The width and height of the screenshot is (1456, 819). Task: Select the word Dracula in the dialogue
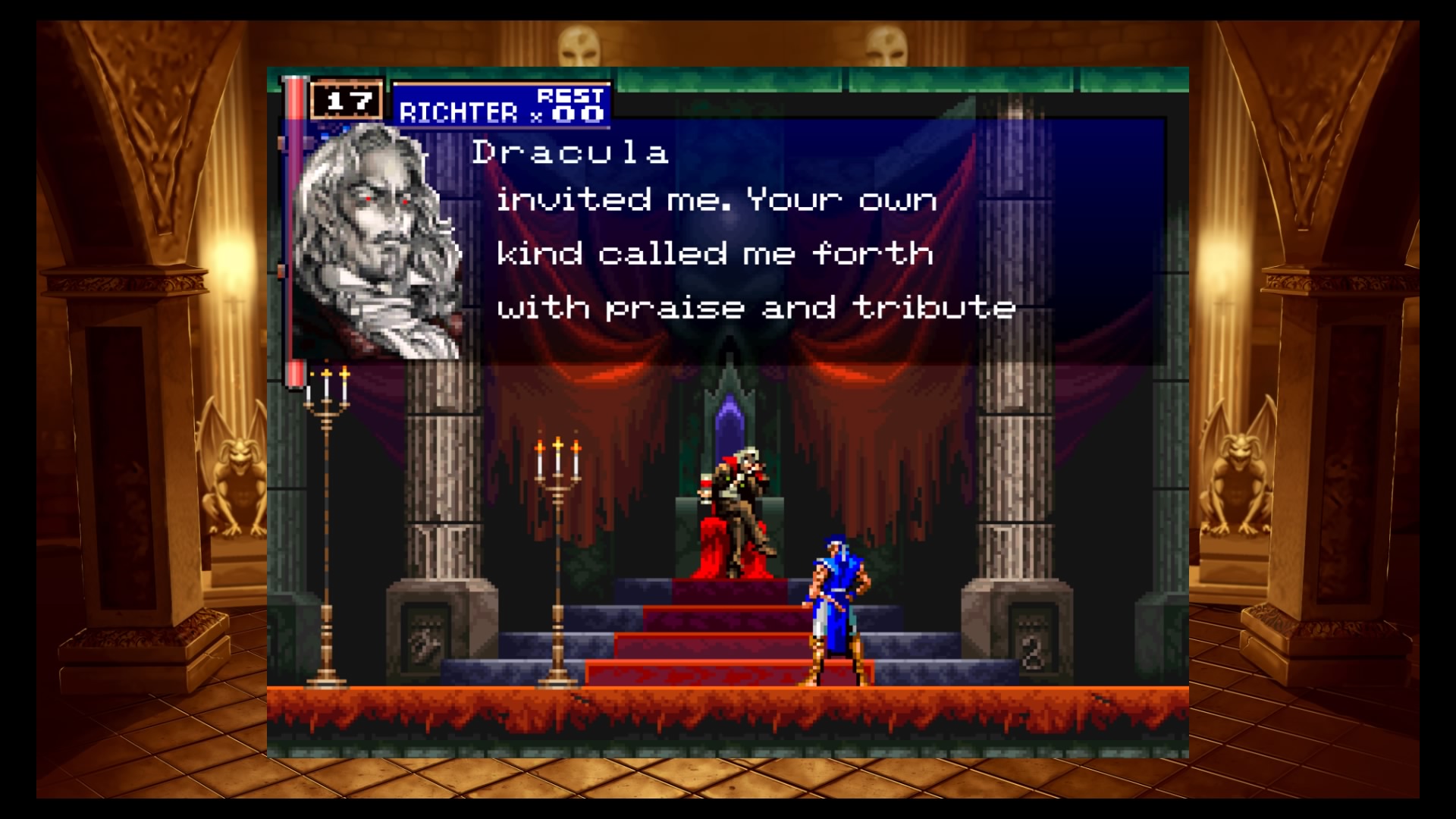[x=569, y=152]
